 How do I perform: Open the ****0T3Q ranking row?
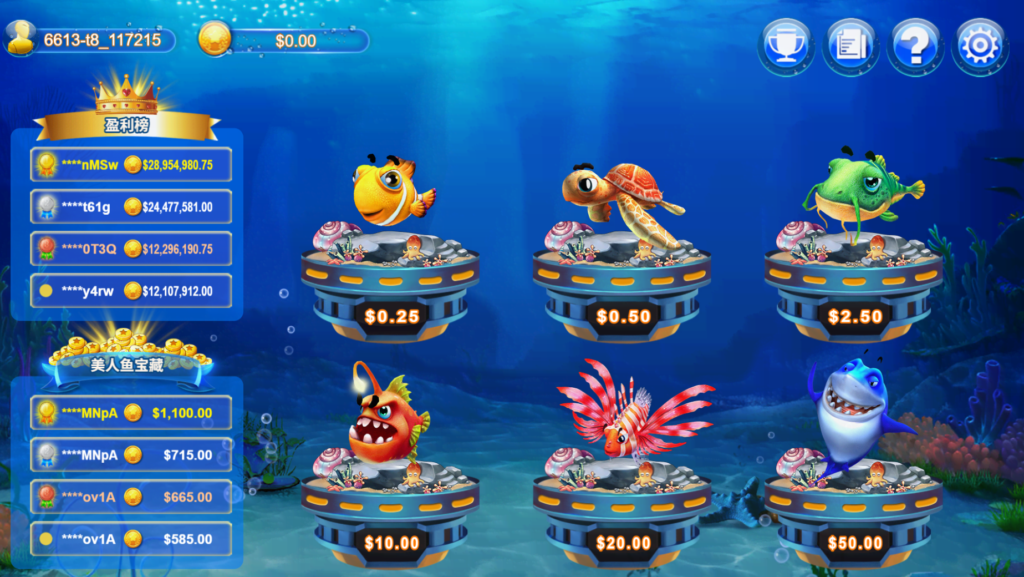click(x=131, y=249)
